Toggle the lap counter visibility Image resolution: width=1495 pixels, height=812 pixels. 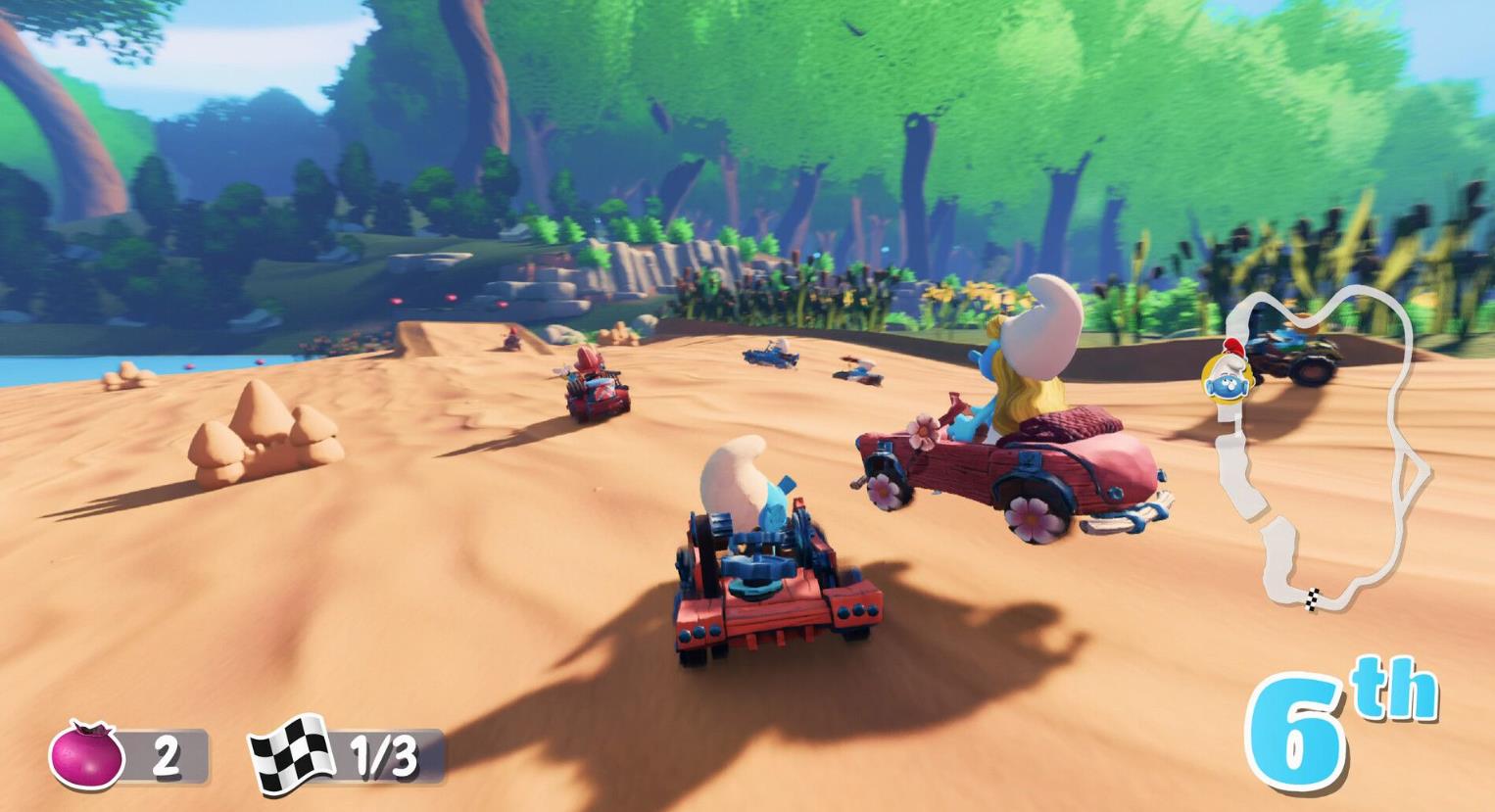point(338,752)
